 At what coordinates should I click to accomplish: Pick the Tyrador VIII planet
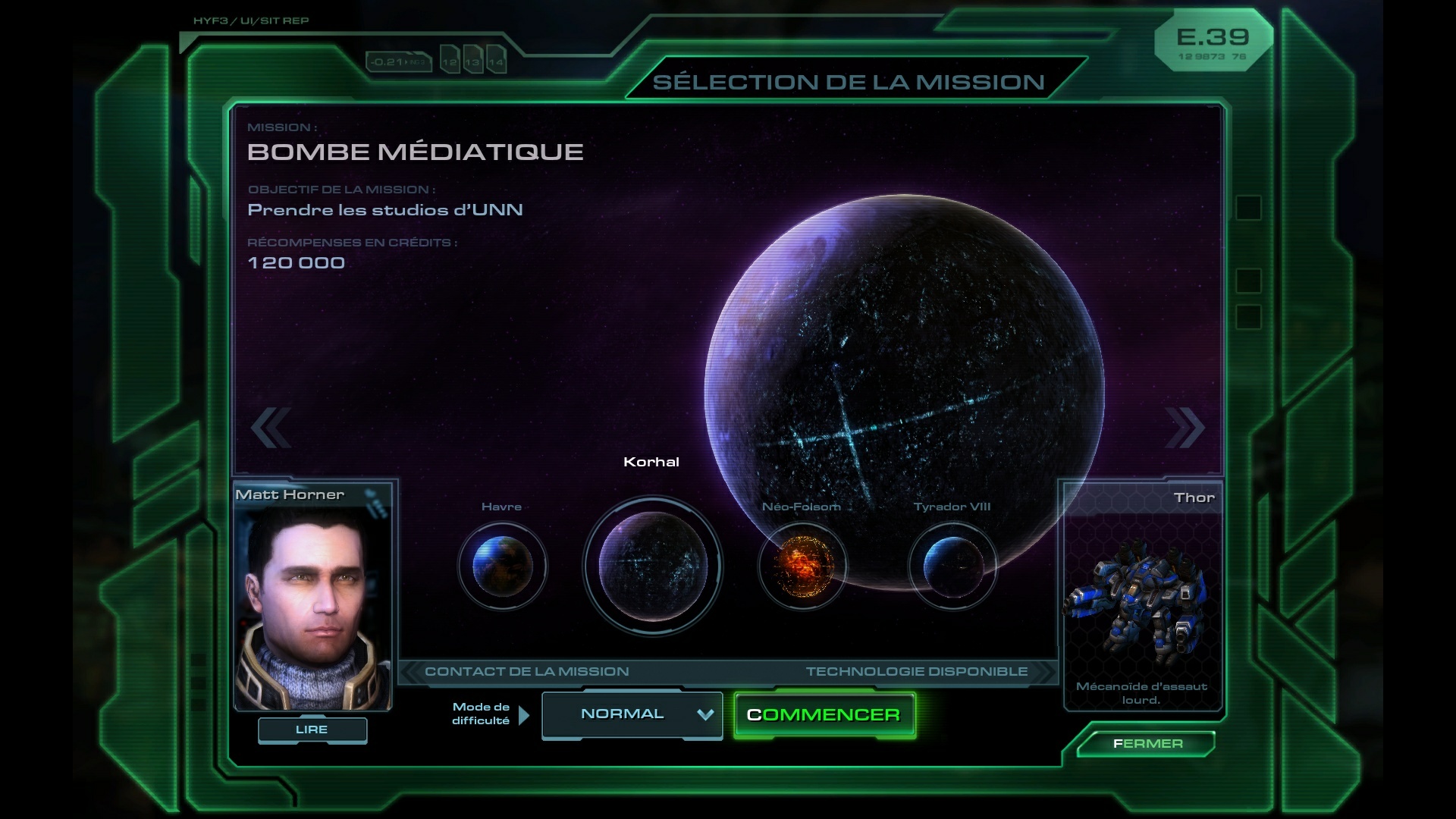(x=952, y=566)
